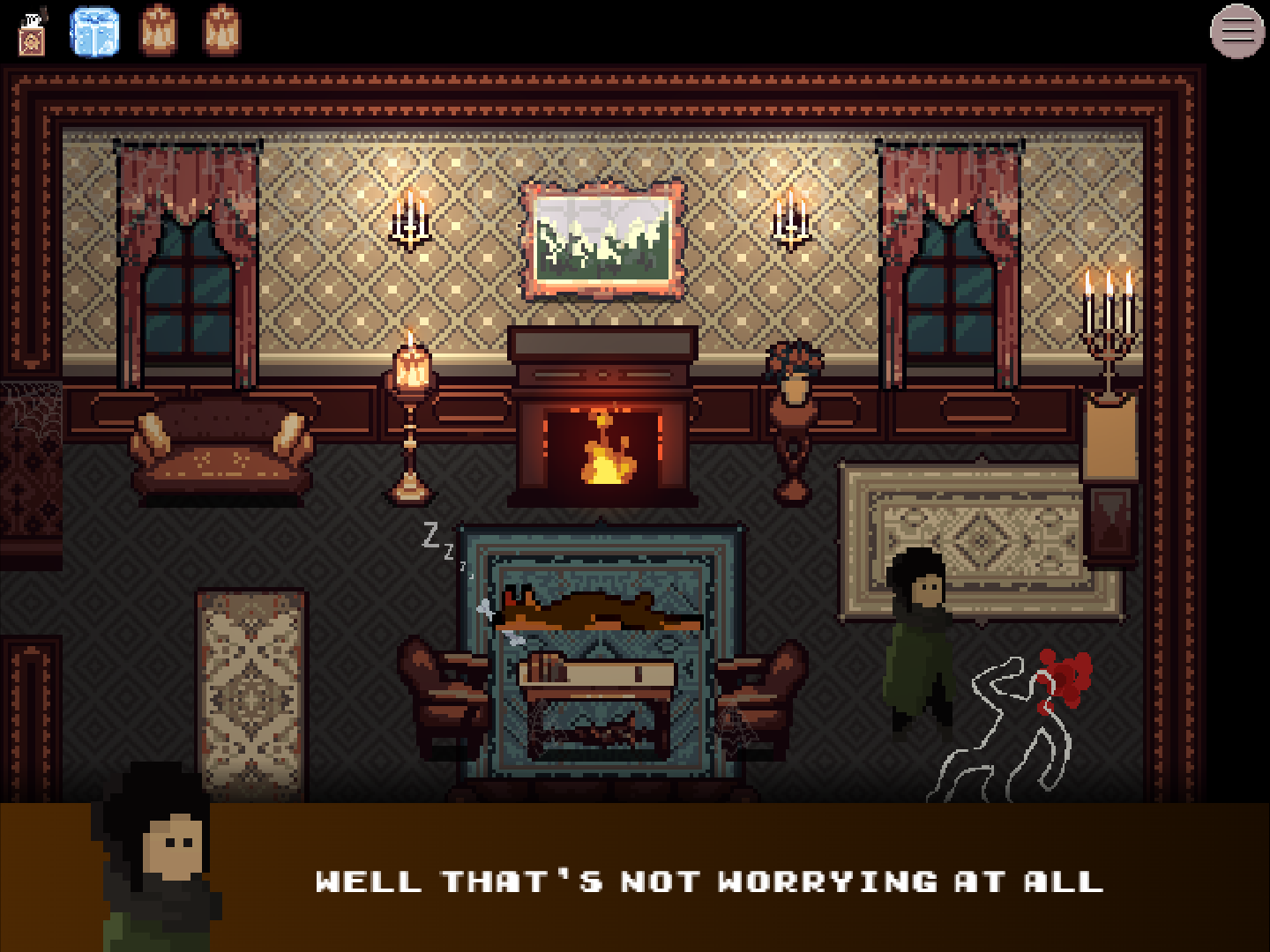Open the hamburger menu in the corner
The image size is (1270, 952).
coord(1235,32)
